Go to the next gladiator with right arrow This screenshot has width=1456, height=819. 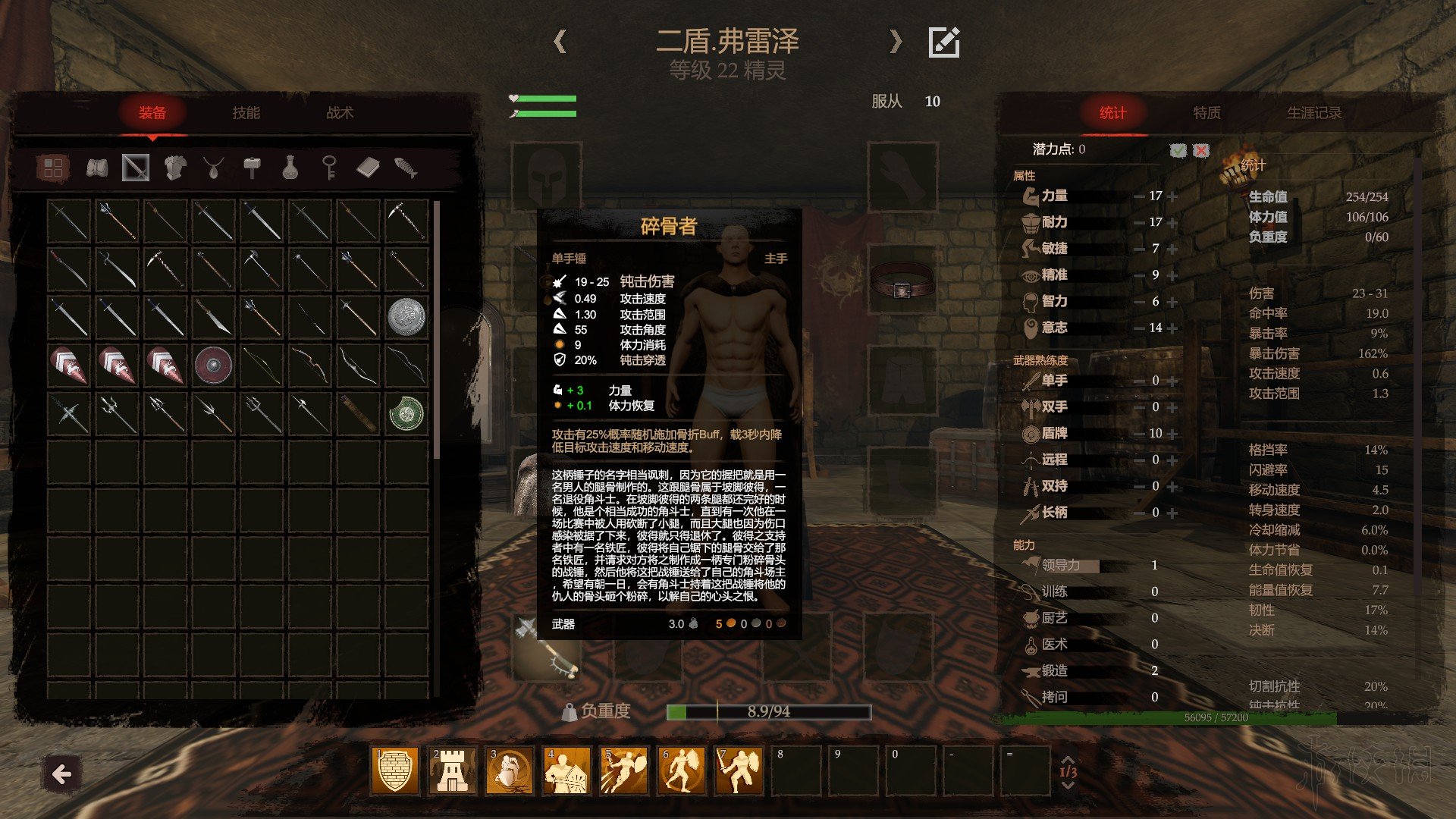[896, 42]
